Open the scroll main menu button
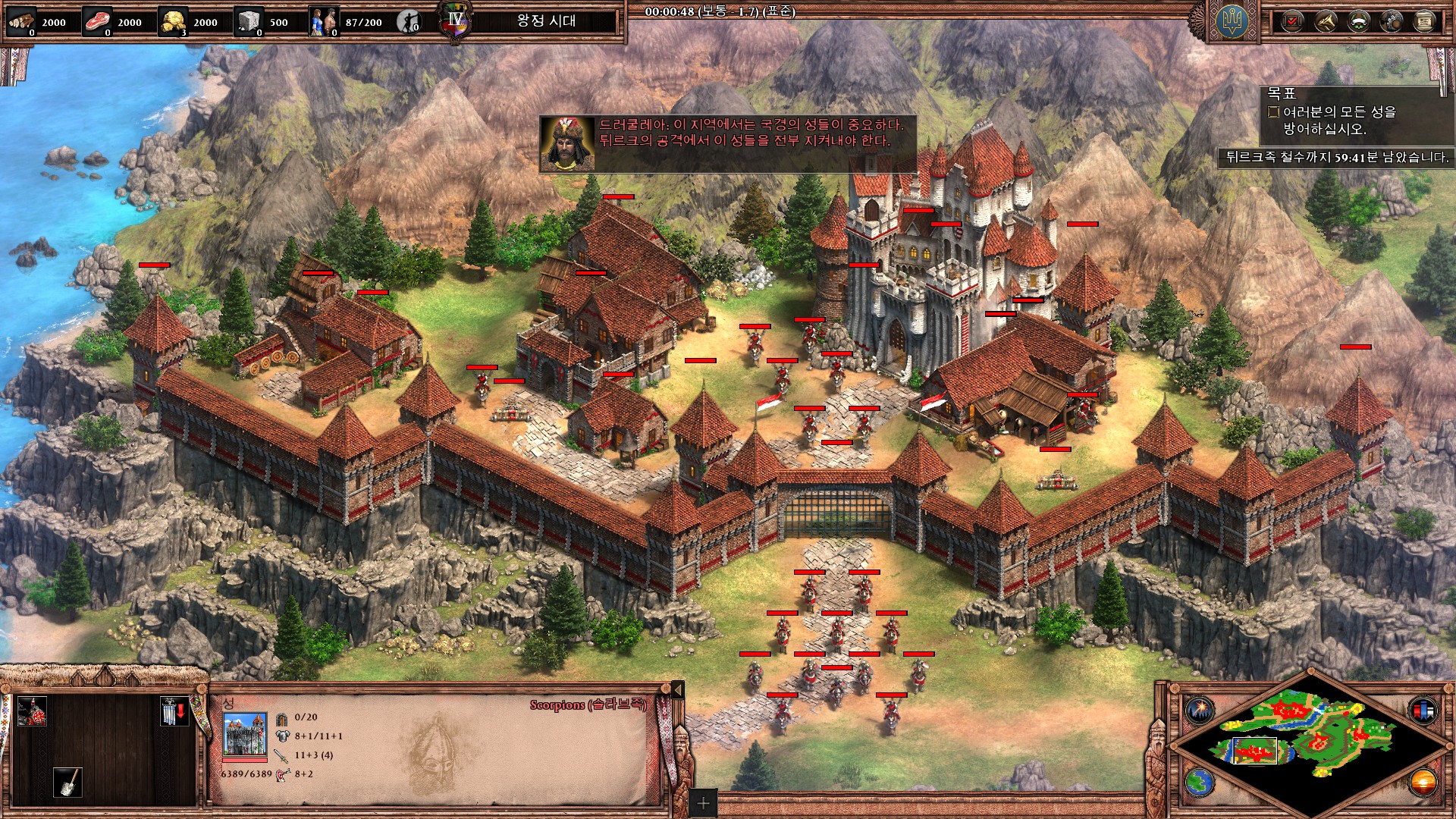 1423,21
